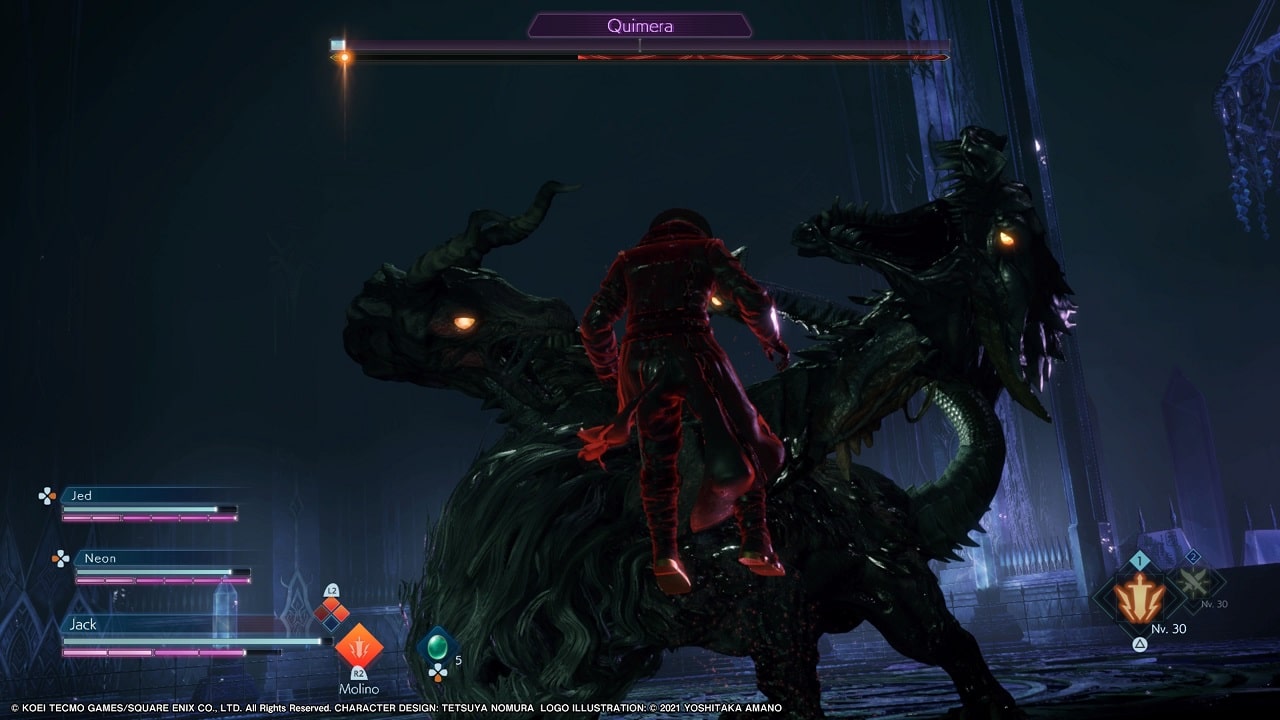Use the green potion orb item

[x=437, y=647]
